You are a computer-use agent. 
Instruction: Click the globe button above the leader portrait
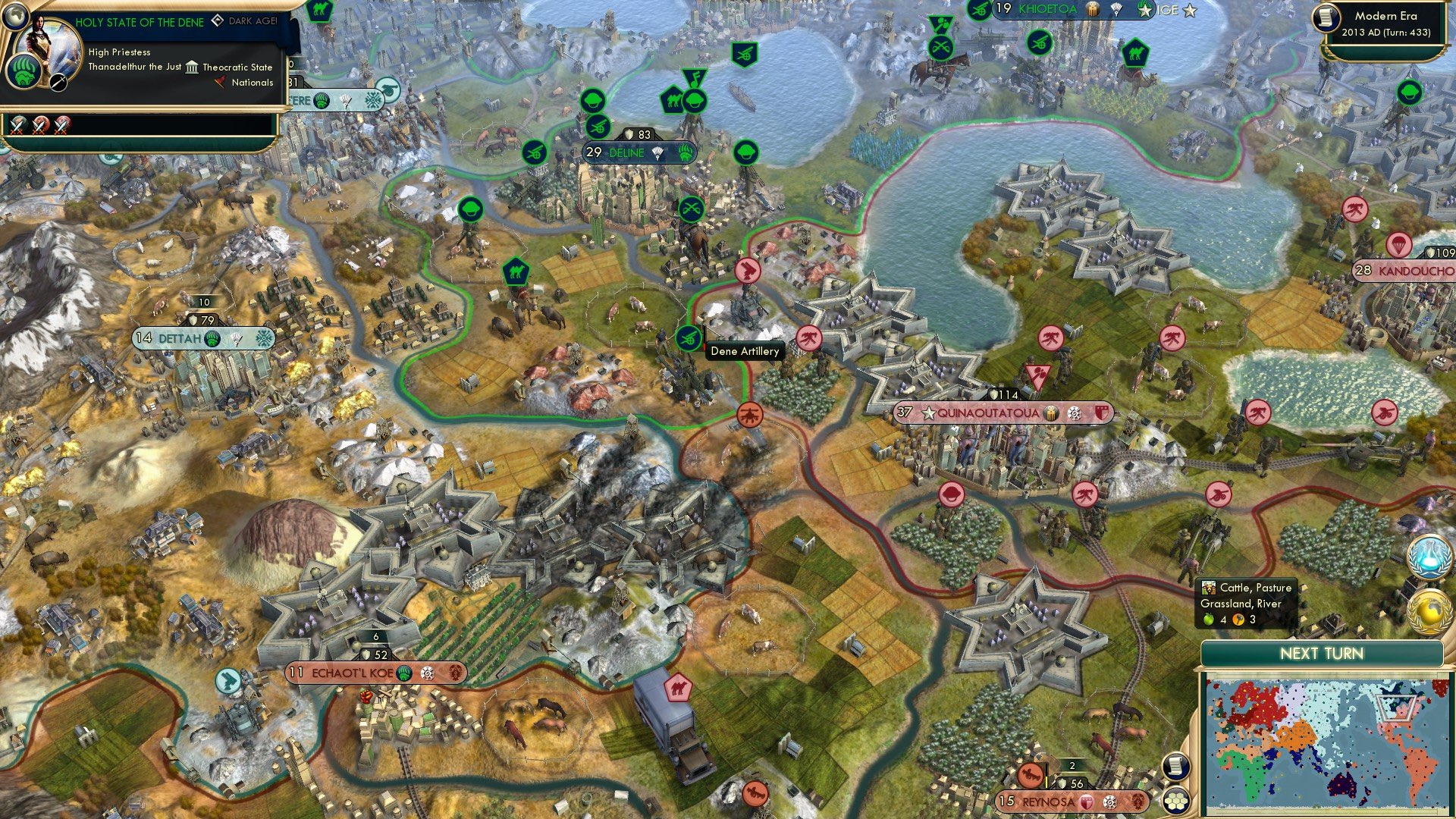(16, 16)
